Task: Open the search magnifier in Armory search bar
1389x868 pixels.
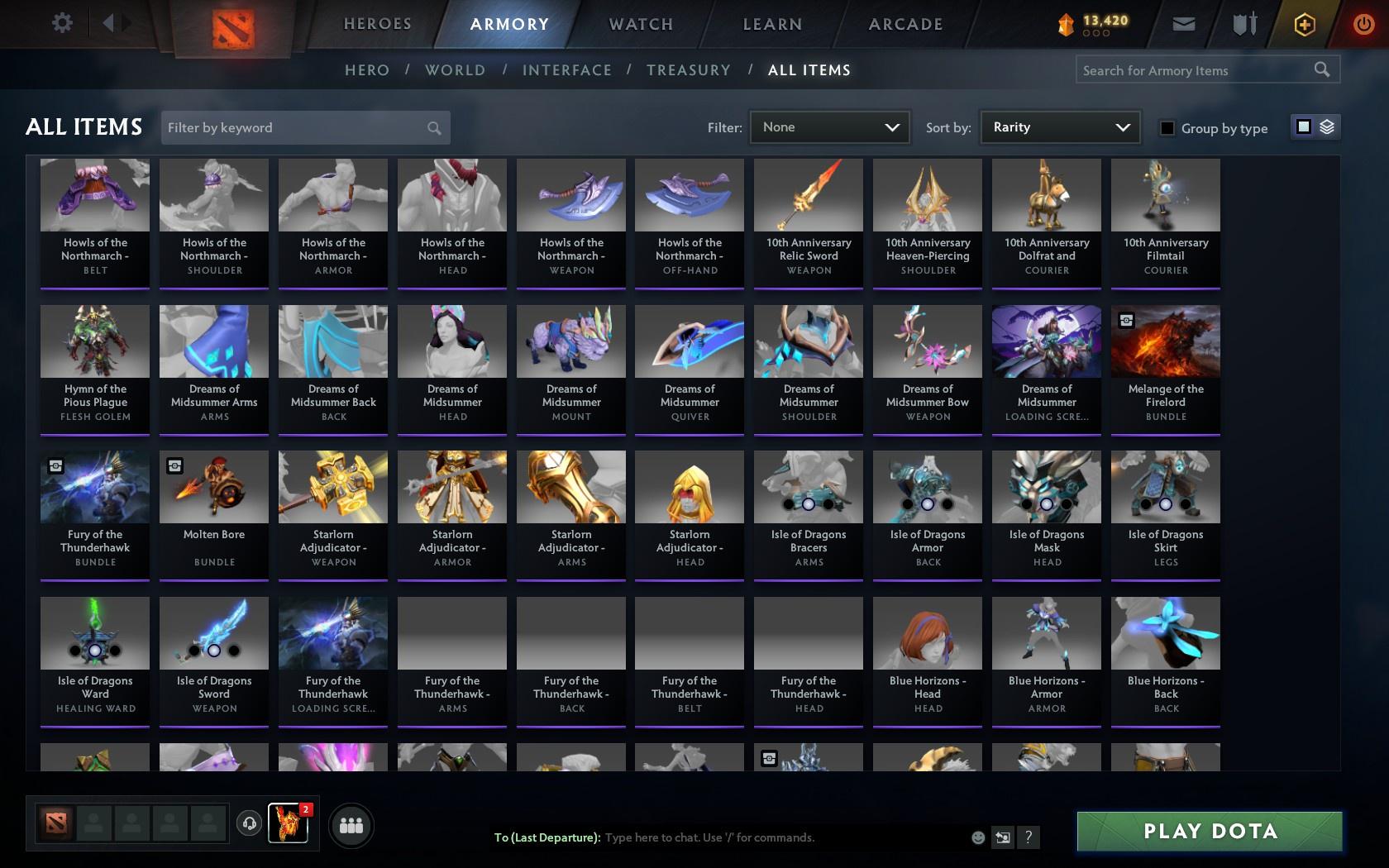Action: [1320, 69]
